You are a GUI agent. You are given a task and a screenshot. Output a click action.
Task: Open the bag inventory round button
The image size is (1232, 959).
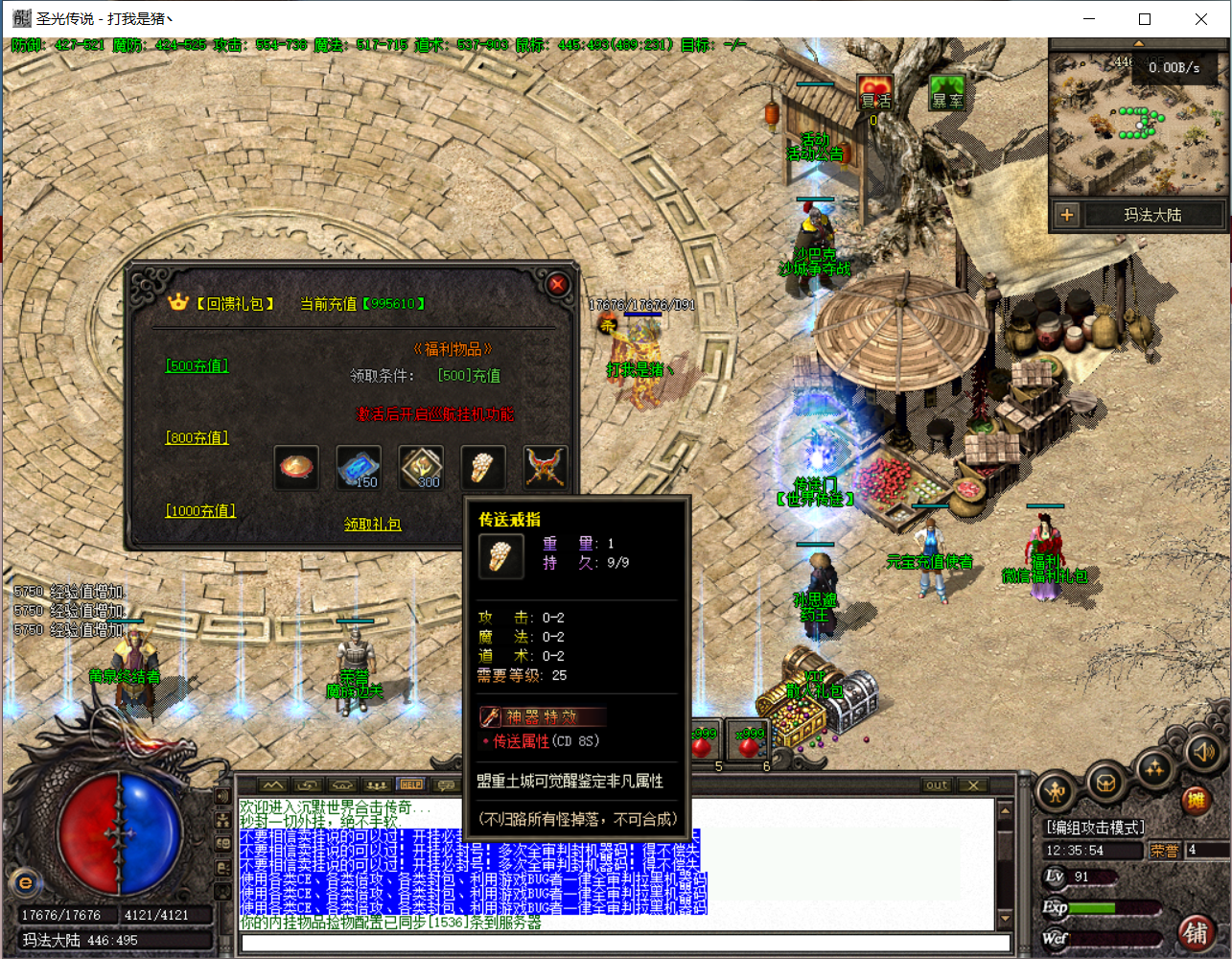1105,782
